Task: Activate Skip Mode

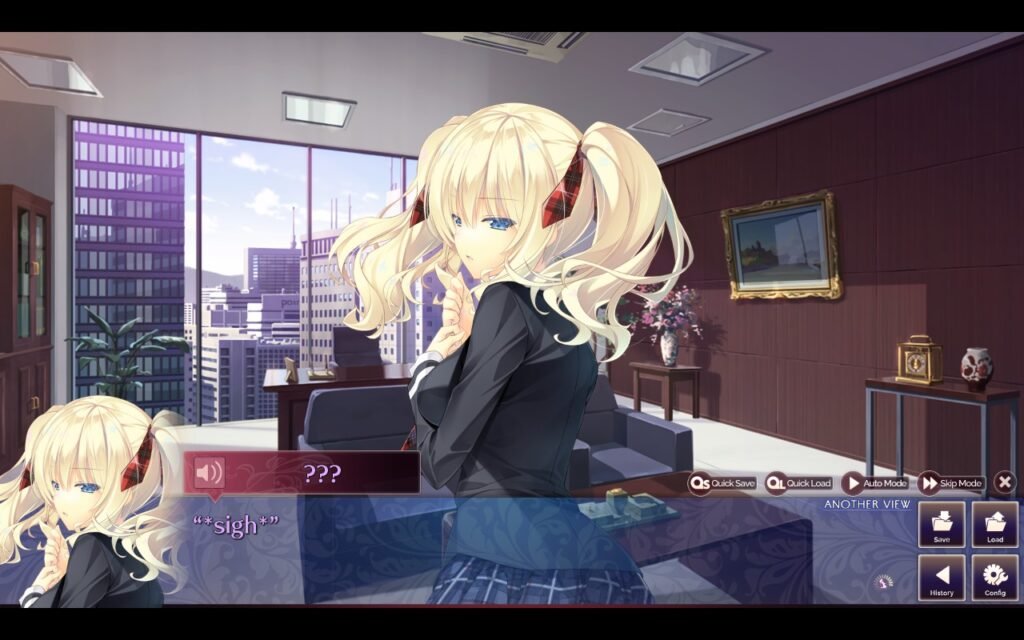Action: (950, 483)
